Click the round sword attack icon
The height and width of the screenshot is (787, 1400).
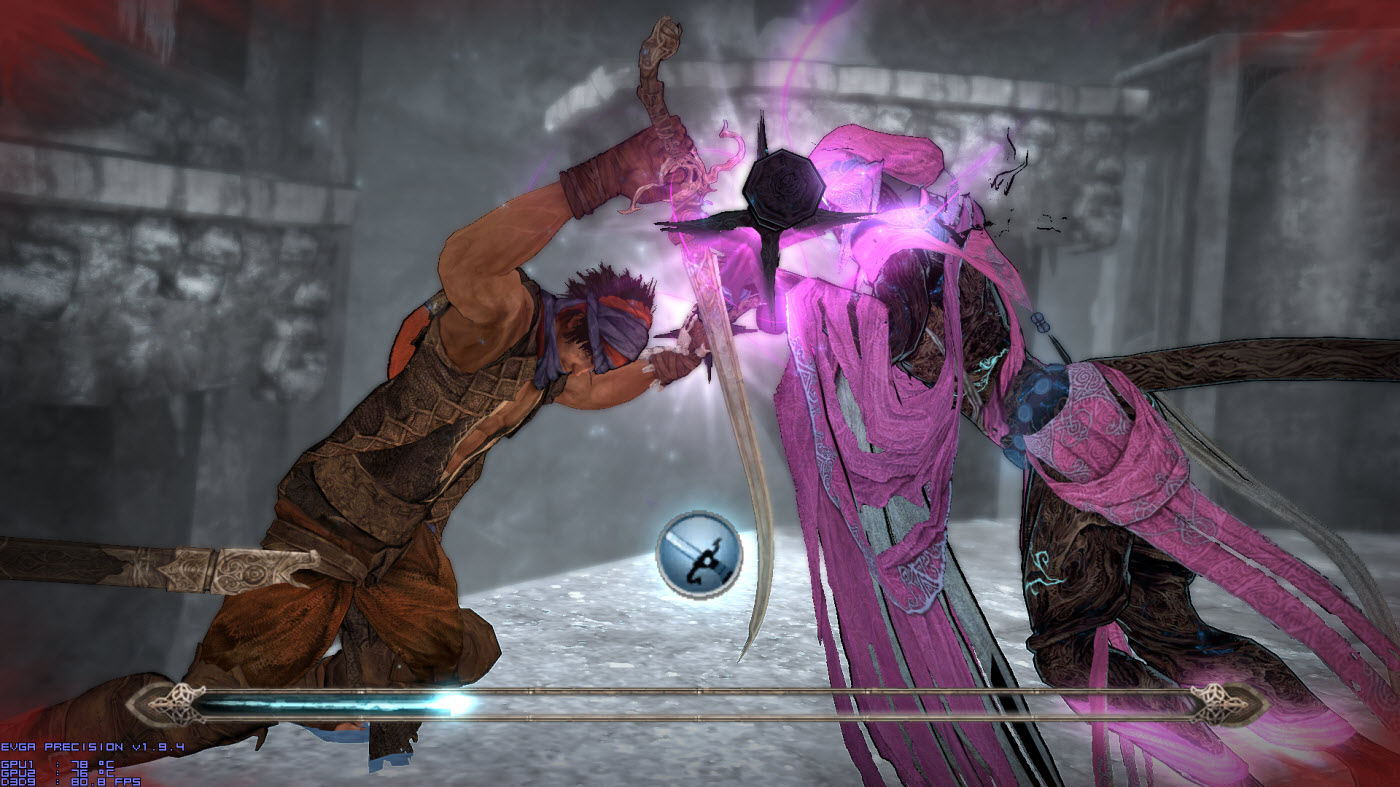[x=699, y=554]
